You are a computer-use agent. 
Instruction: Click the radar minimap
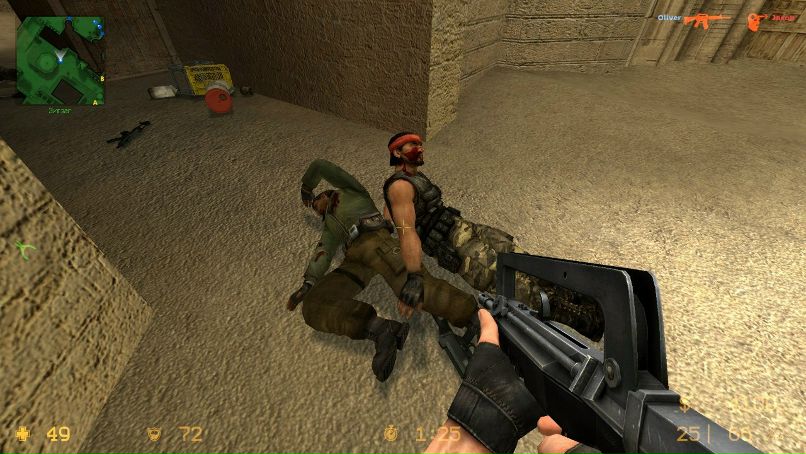60,60
